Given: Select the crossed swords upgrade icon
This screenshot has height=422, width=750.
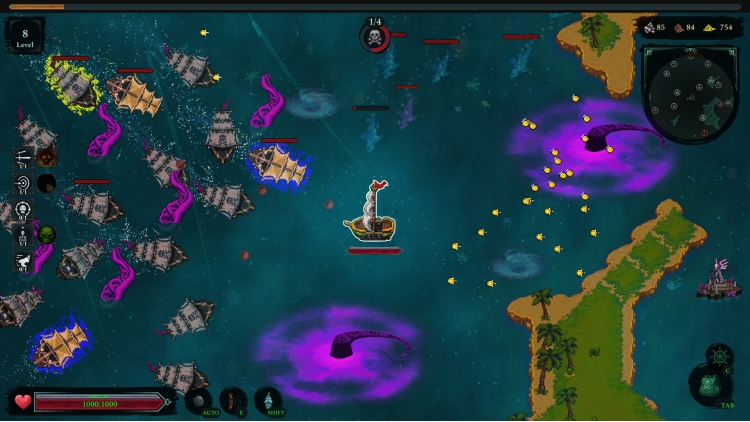Looking at the screenshot, I should point(23,158).
